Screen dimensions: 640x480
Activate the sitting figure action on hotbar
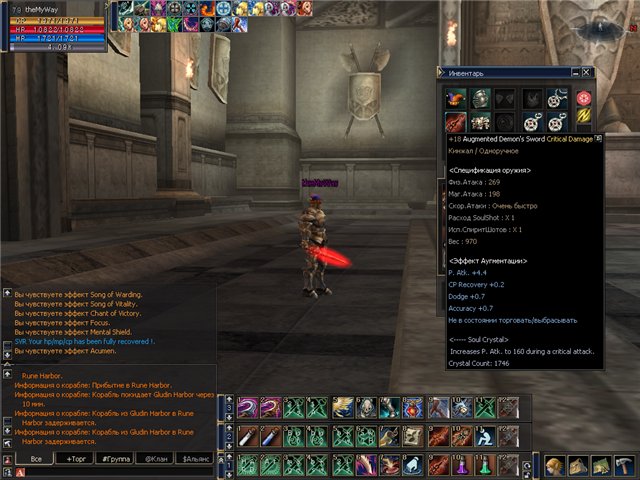pyautogui.click(x=484, y=437)
